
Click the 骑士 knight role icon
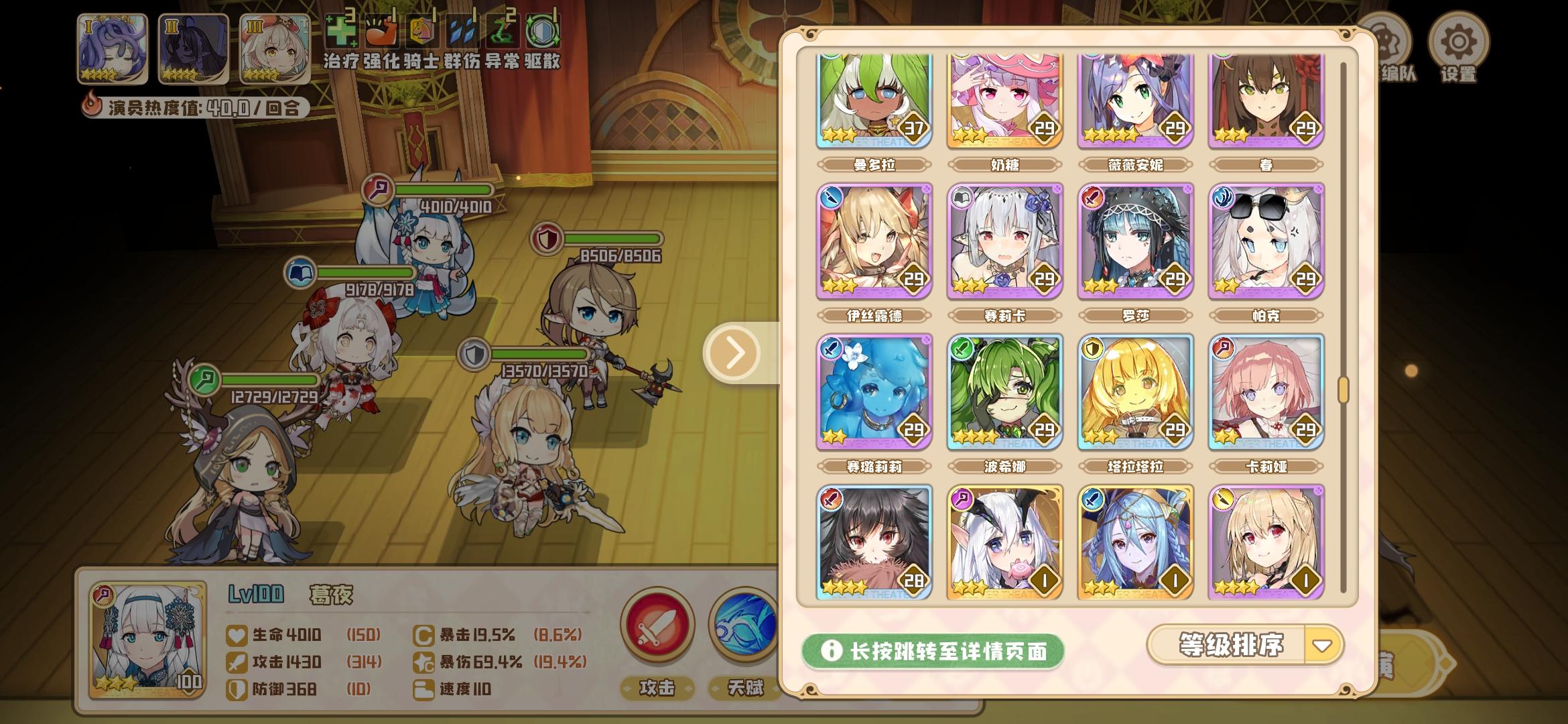[x=421, y=32]
